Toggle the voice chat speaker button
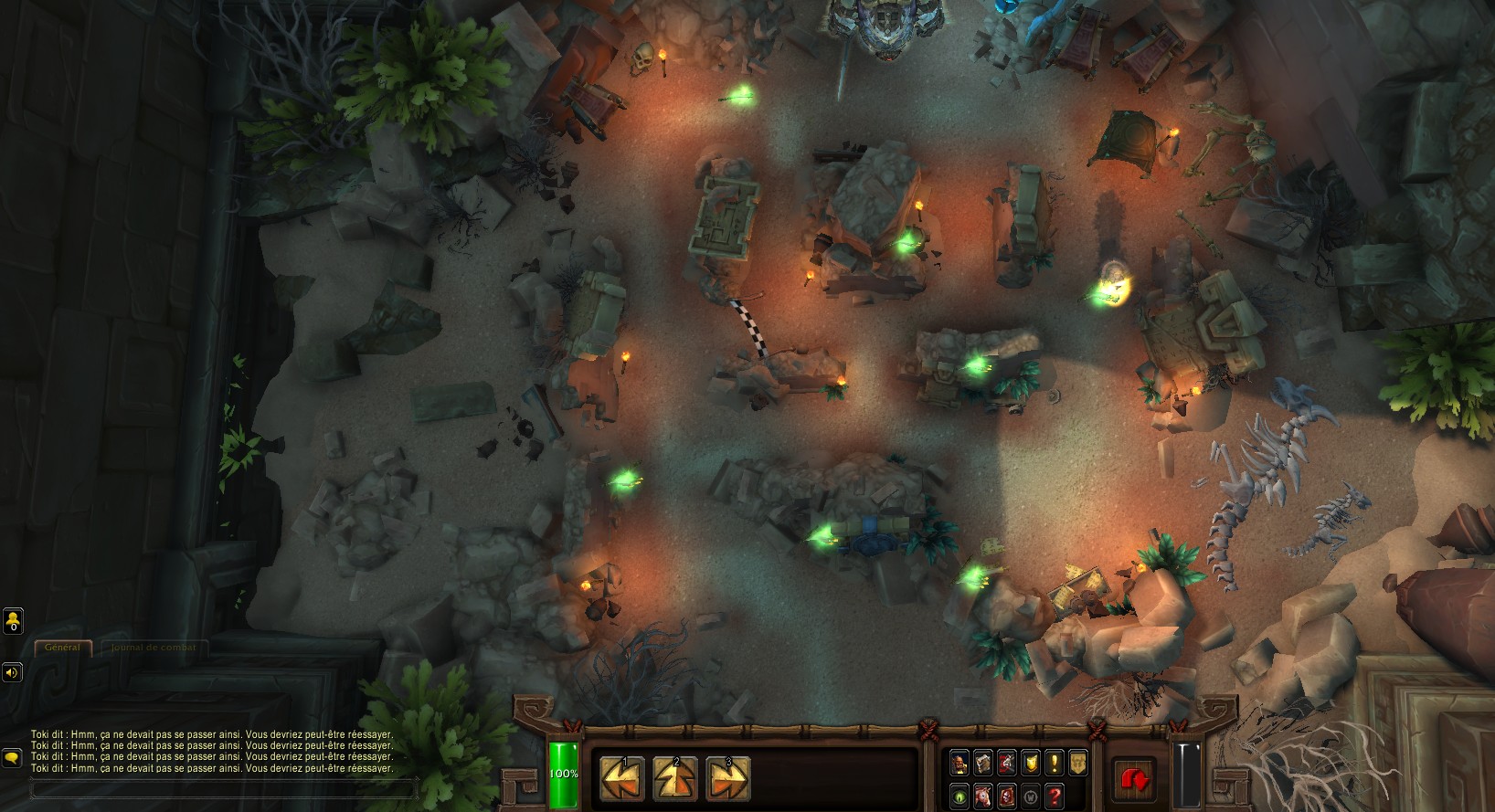Viewport: 1495px width, 812px height. click(13, 673)
